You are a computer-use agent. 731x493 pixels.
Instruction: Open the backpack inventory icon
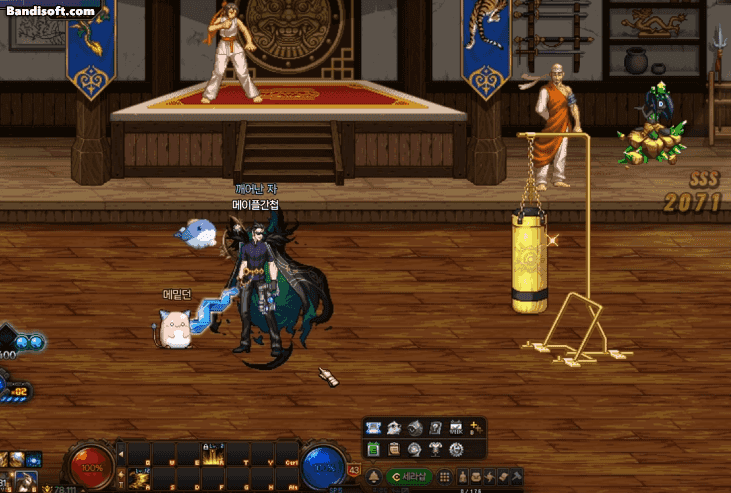476,477
